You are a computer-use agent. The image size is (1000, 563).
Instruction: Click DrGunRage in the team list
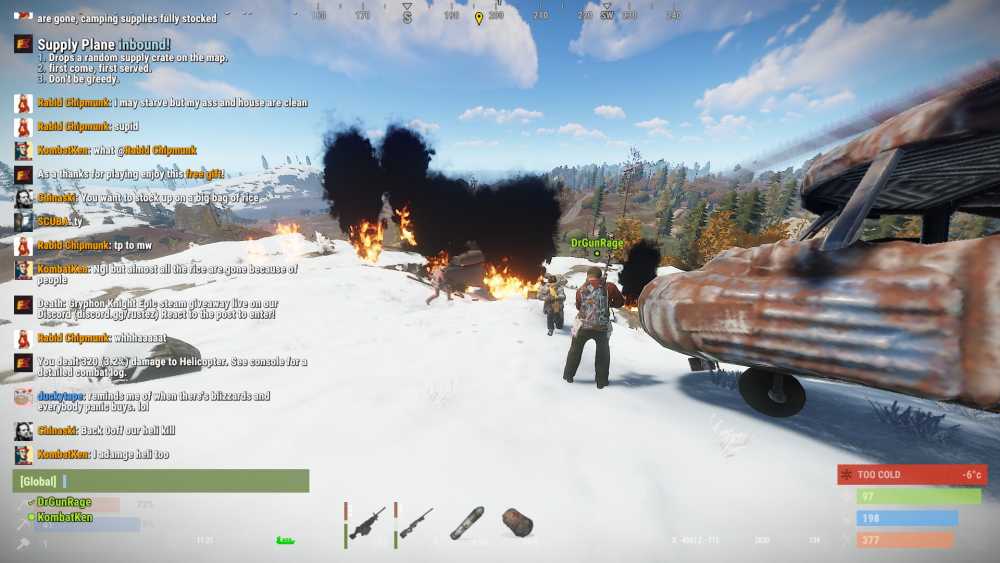pos(64,502)
